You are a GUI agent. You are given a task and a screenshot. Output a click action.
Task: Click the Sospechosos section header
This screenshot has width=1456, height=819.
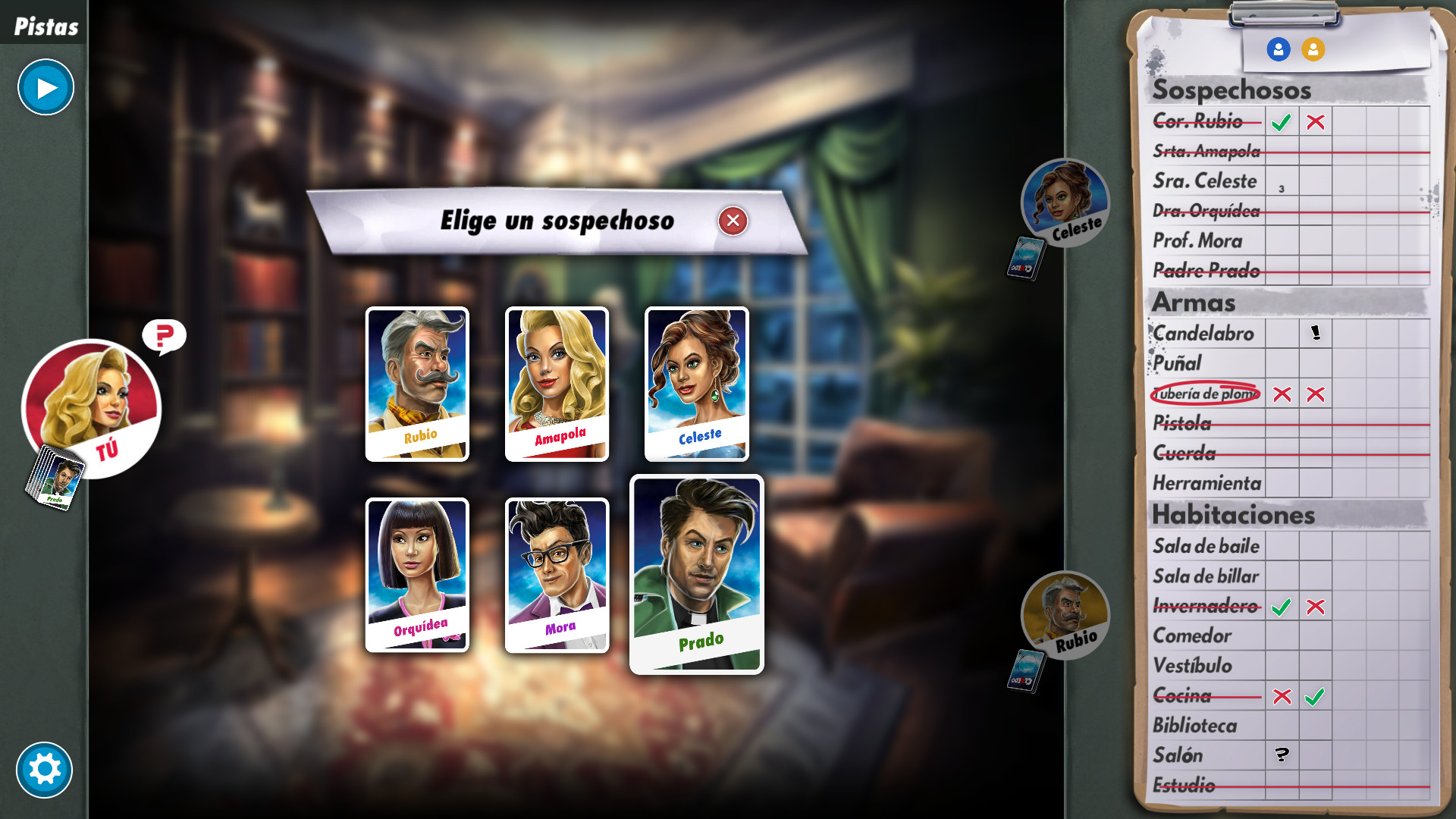1231,89
